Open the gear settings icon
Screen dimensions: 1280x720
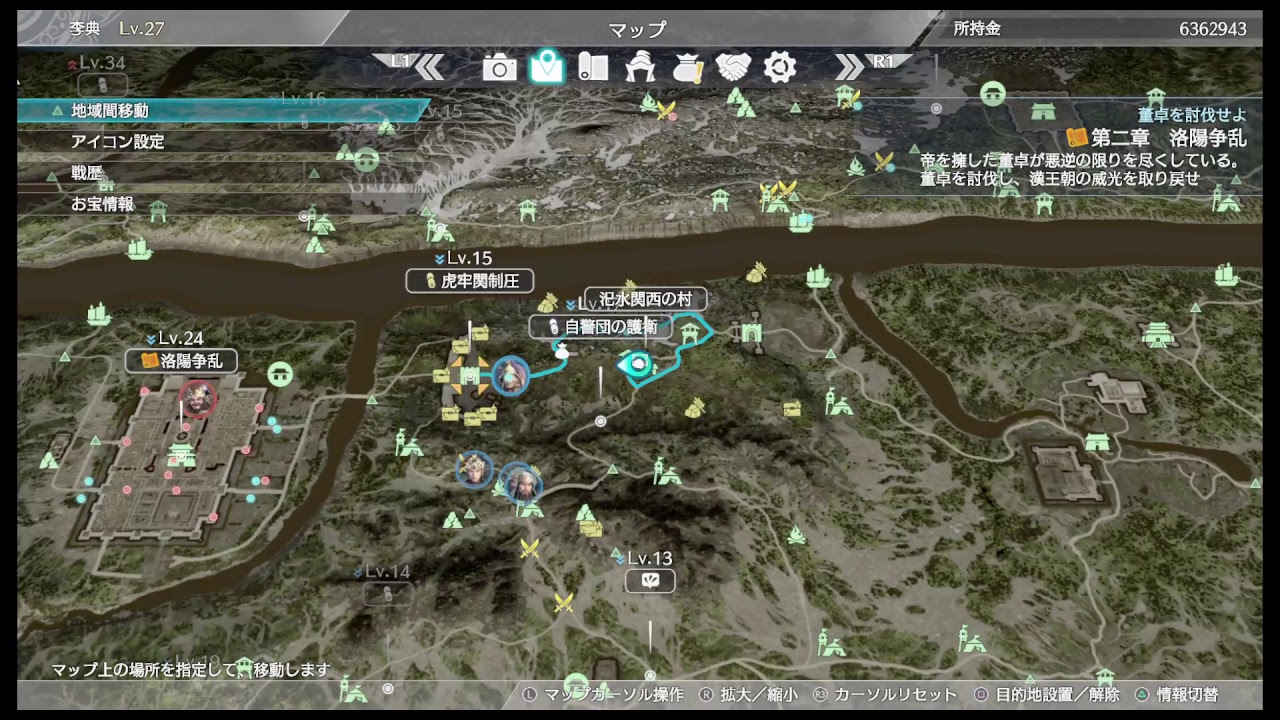tap(779, 68)
